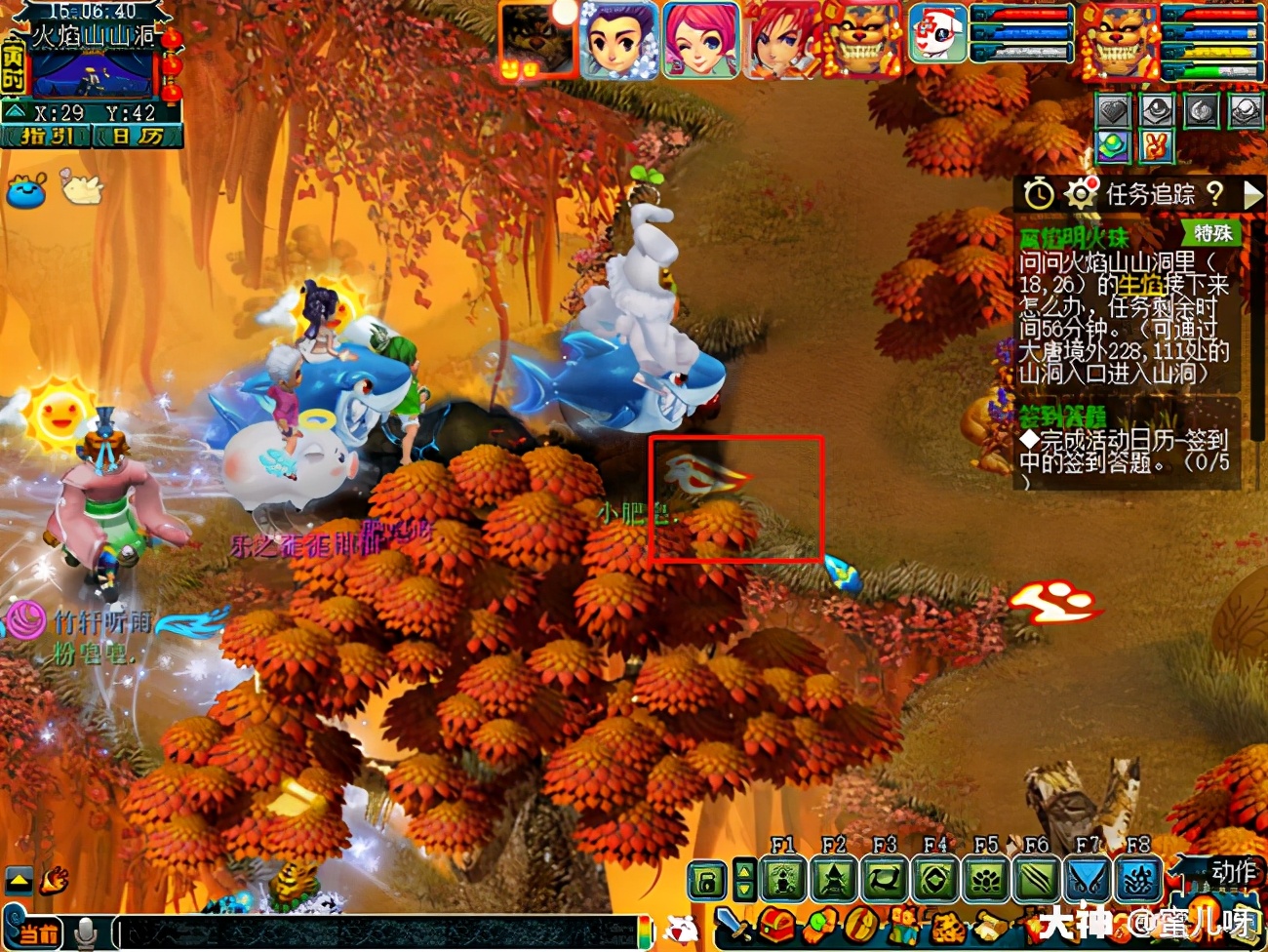Open quest tracker help question mark
This screenshot has height=952, width=1268.
click(x=1215, y=193)
